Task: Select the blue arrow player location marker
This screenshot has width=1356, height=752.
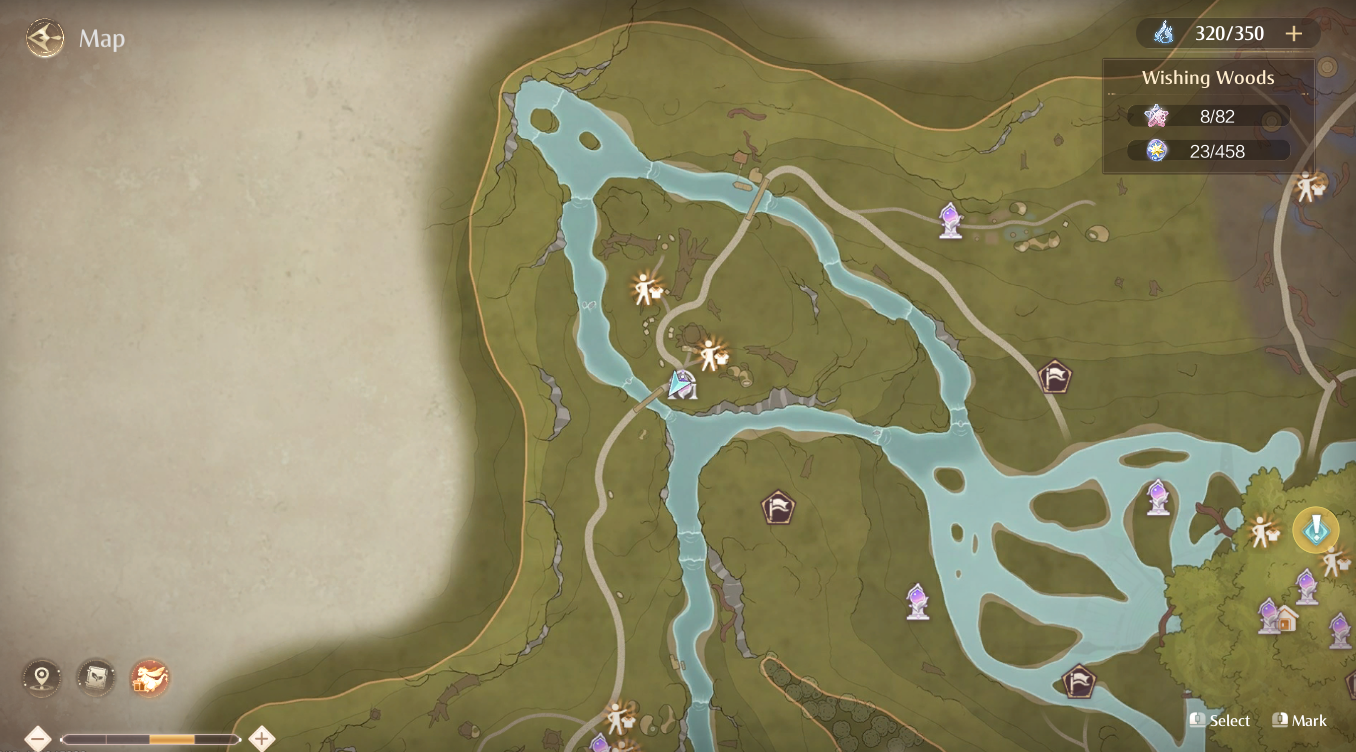Action: coord(683,383)
